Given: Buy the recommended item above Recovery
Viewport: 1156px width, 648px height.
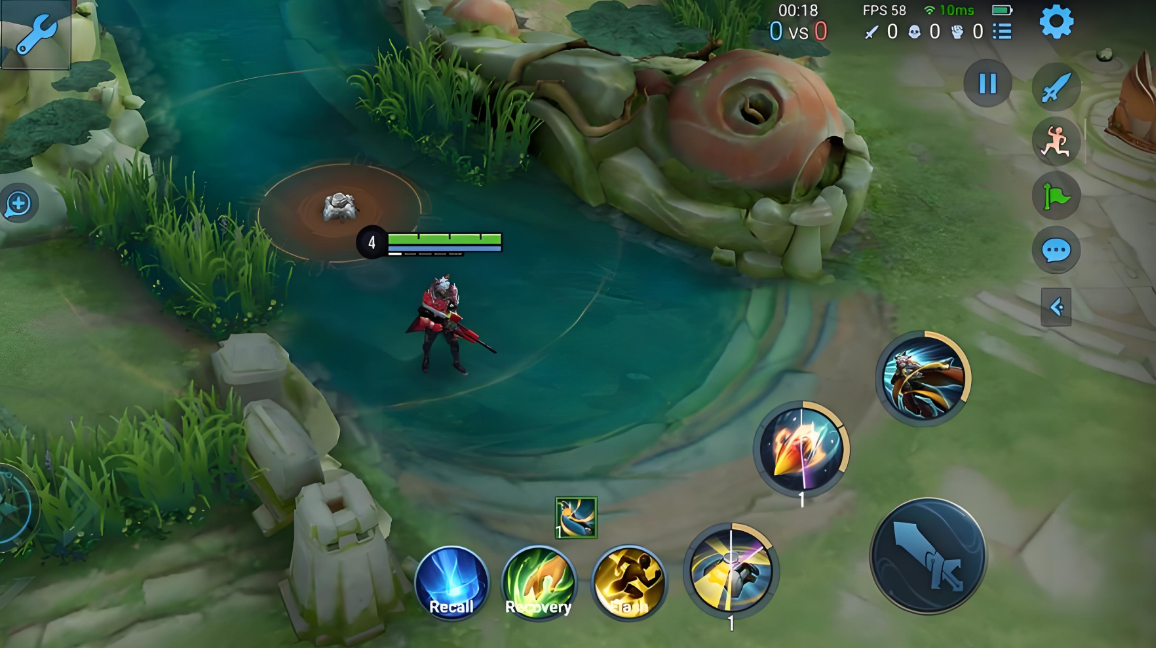Looking at the screenshot, I should (x=576, y=517).
